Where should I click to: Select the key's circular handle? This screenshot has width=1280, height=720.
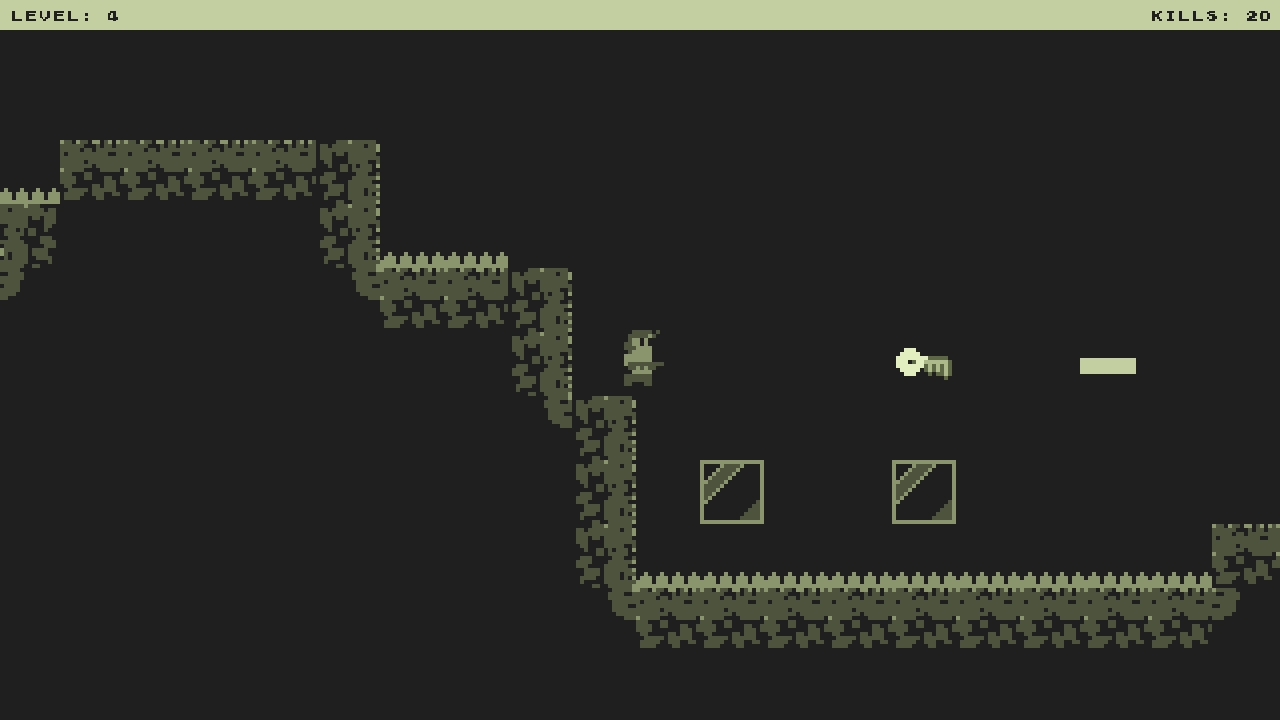tap(906, 362)
